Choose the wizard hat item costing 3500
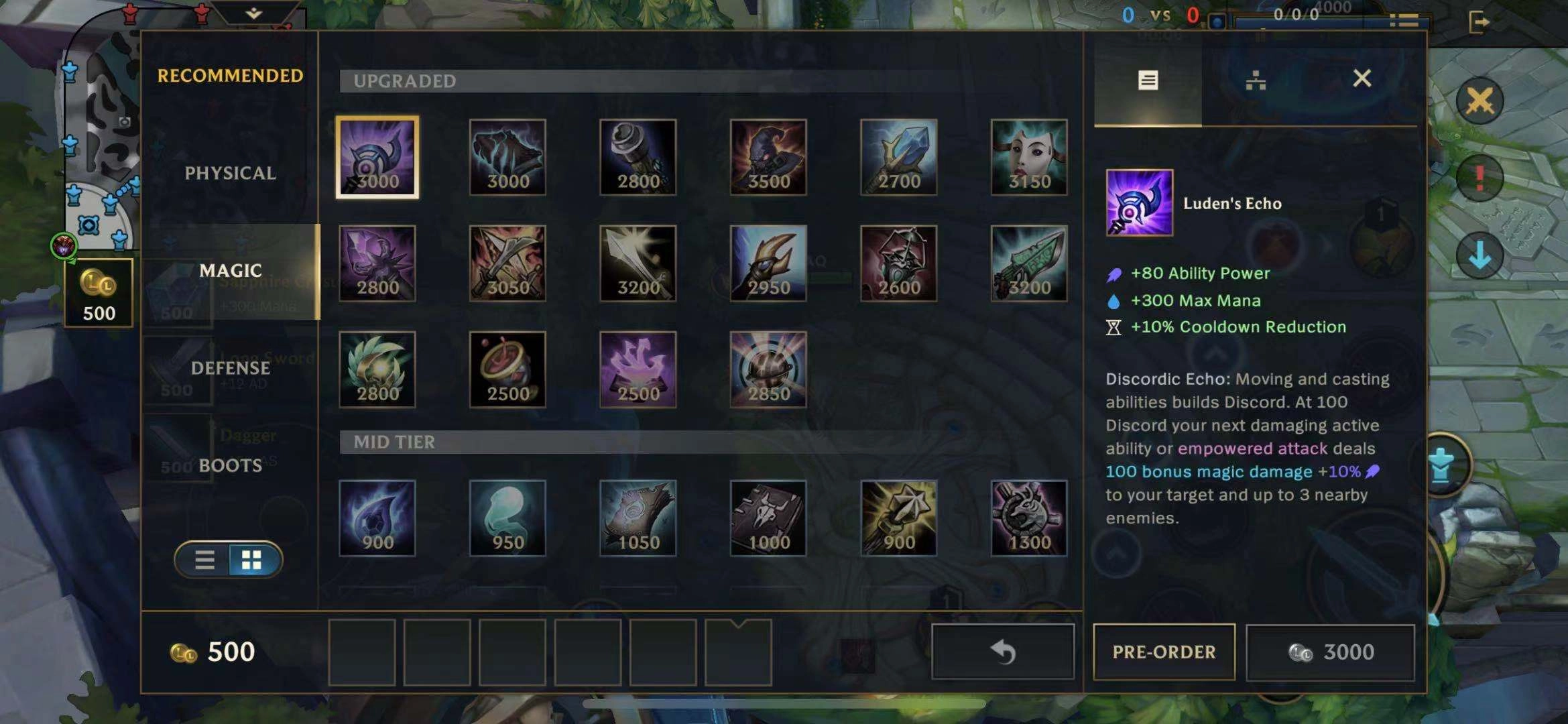This screenshot has width=1568, height=724. [768, 158]
